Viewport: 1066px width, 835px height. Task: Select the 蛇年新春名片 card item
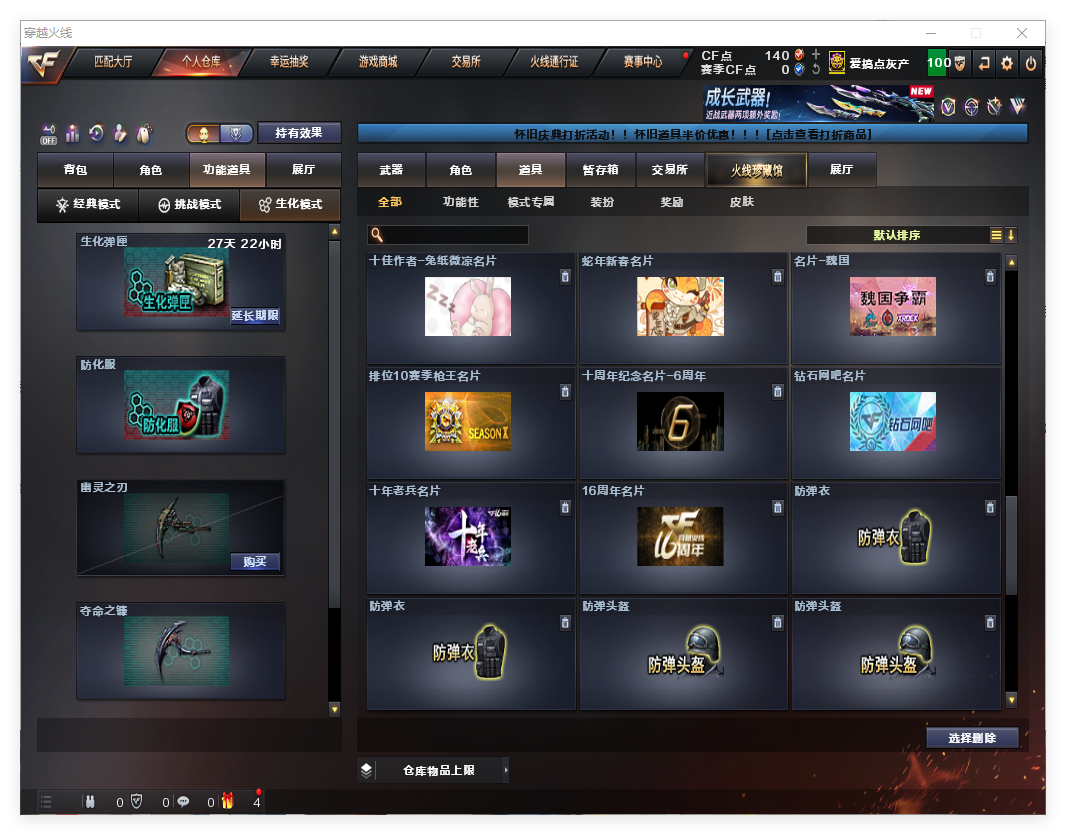coord(680,307)
